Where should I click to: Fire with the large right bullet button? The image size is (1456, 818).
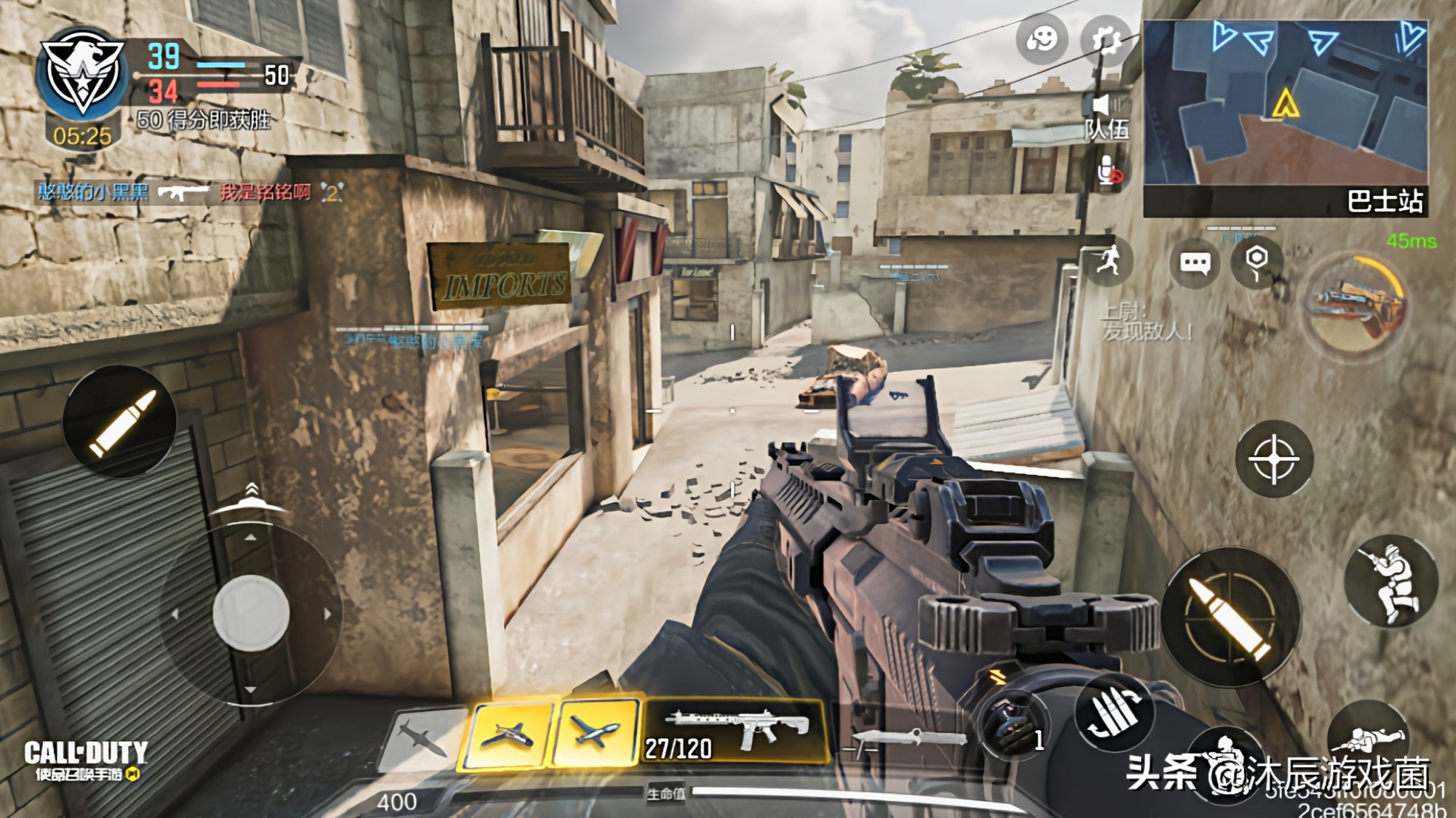(1231, 618)
